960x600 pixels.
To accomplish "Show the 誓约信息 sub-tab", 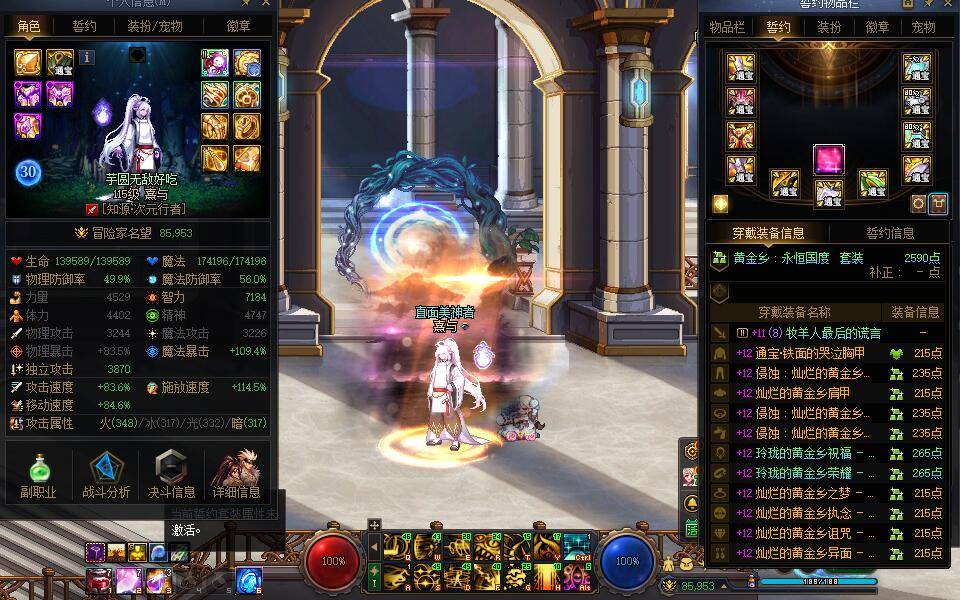I will click(x=889, y=233).
